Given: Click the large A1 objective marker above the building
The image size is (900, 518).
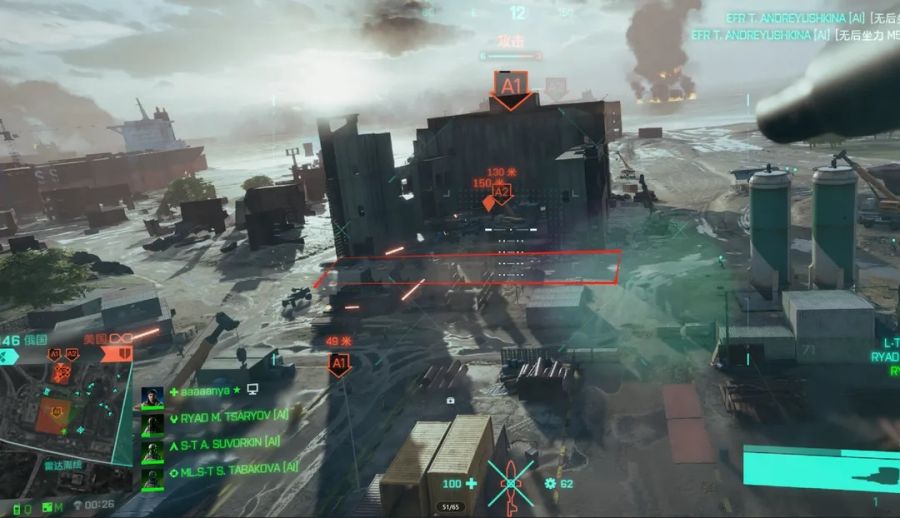Looking at the screenshot, I should tap(512, 87).
